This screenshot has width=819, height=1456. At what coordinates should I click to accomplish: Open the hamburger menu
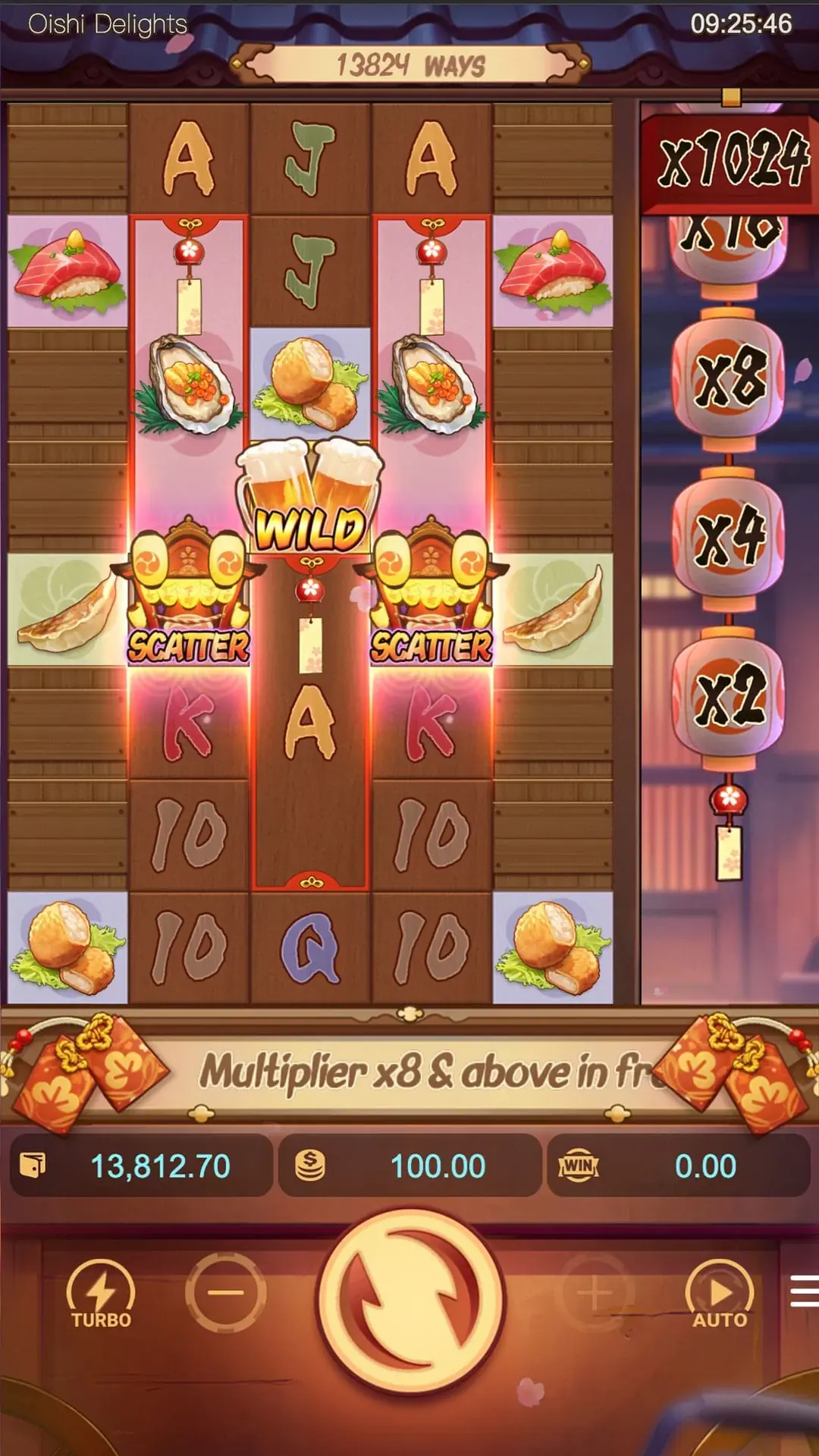[x=805, y=1291]
